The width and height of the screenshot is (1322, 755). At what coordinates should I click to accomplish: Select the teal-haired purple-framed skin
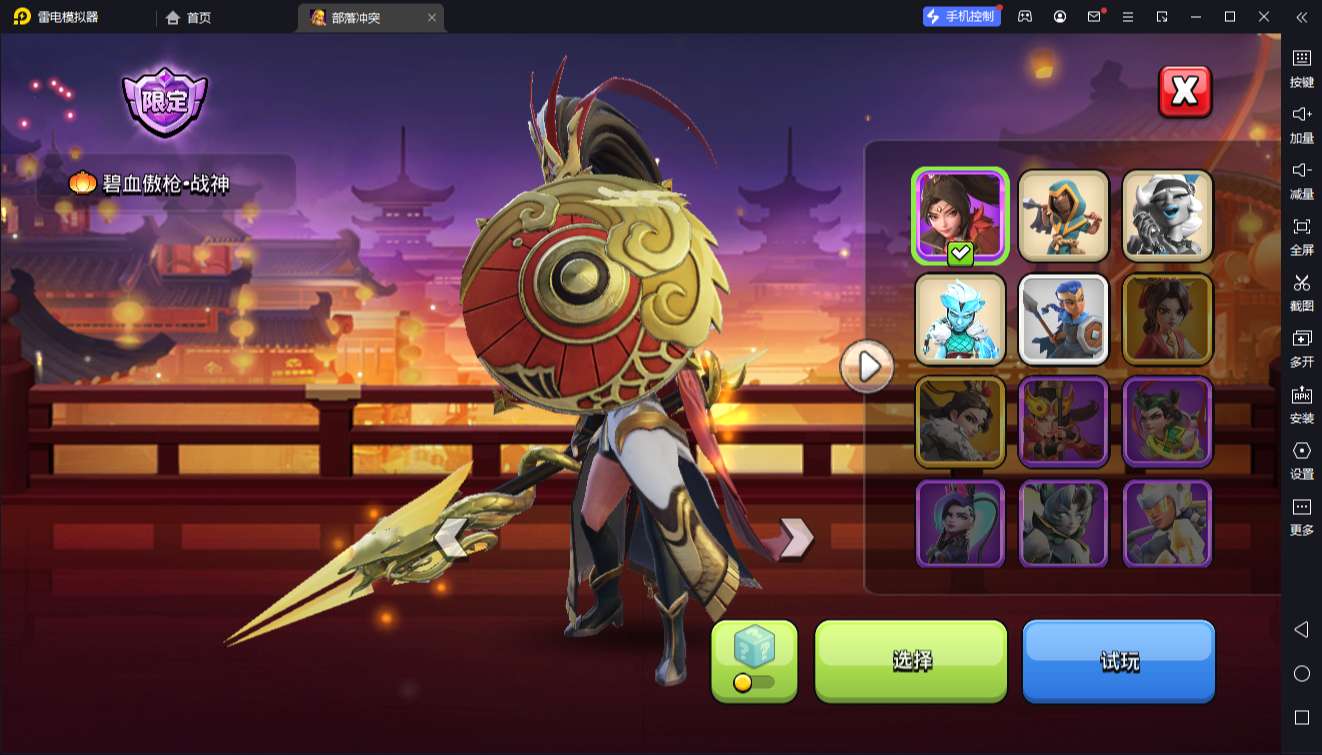click(x=960, y=523)
